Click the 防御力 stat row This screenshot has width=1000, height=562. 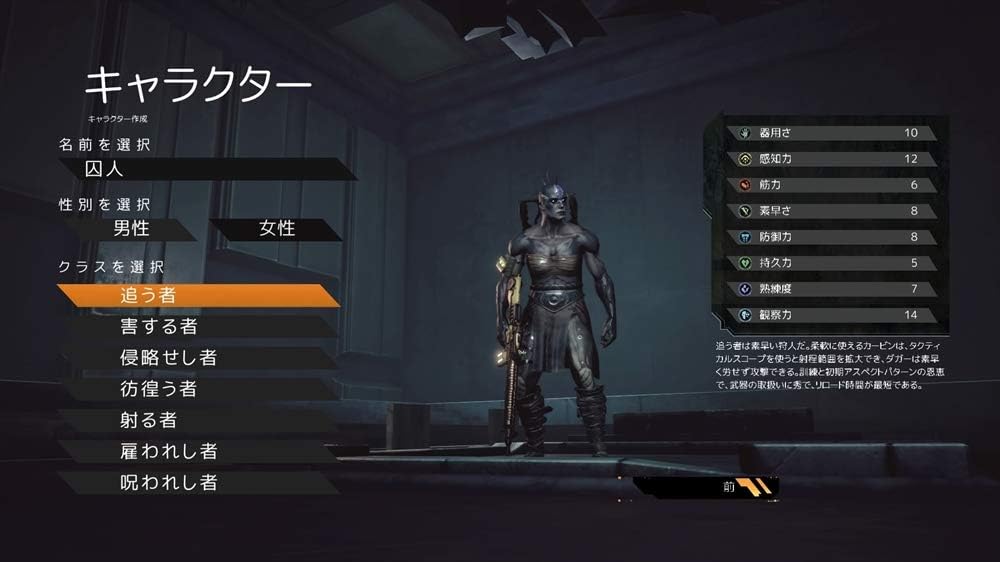point(835,237)
